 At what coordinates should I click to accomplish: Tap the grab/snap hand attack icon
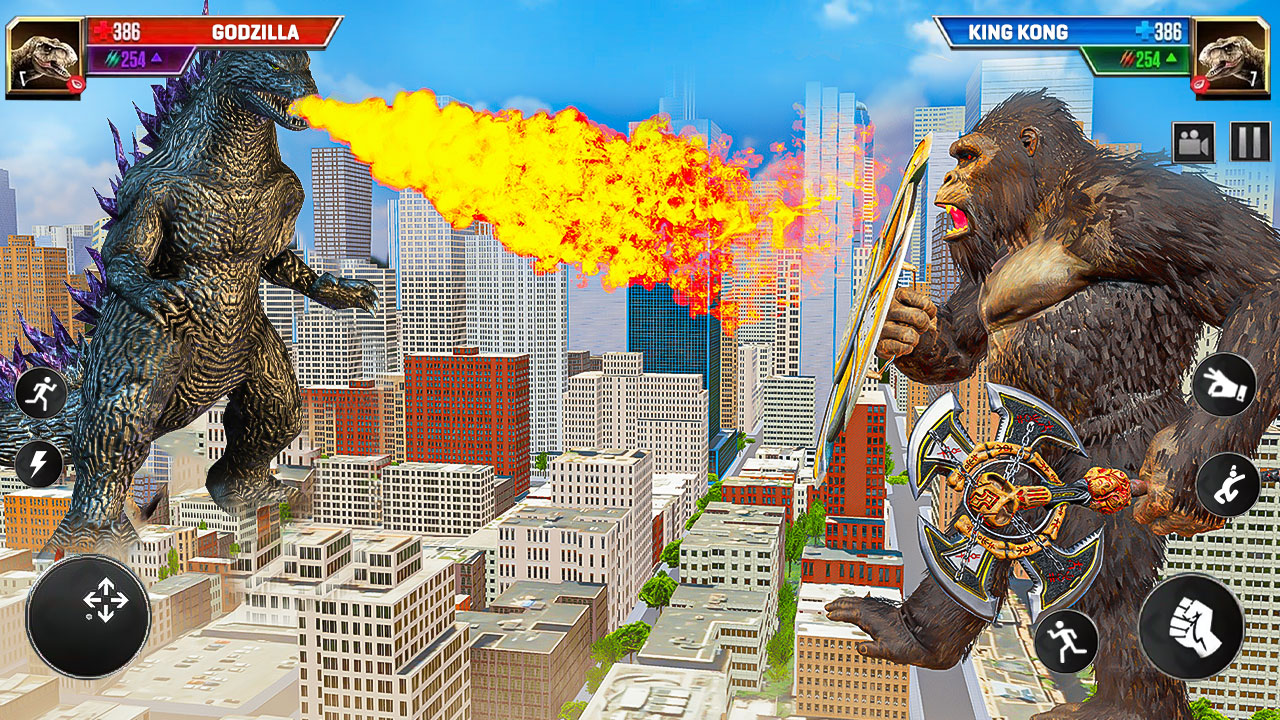click(1228, 384)
